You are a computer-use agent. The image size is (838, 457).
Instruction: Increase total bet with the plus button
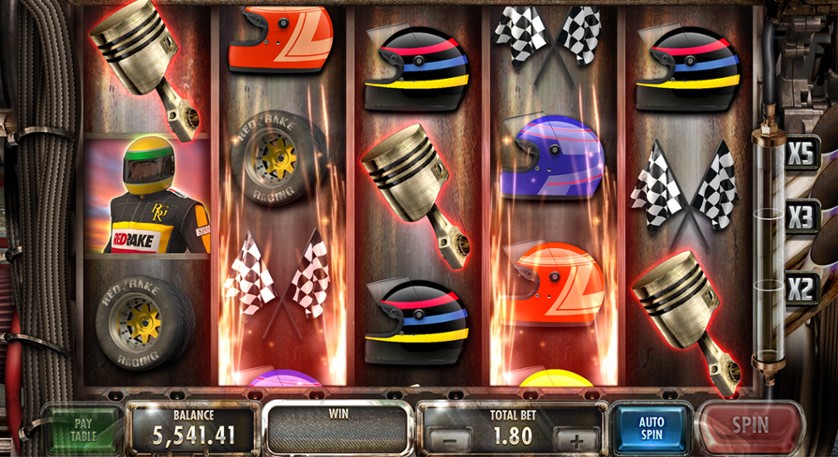pos(575,438)
